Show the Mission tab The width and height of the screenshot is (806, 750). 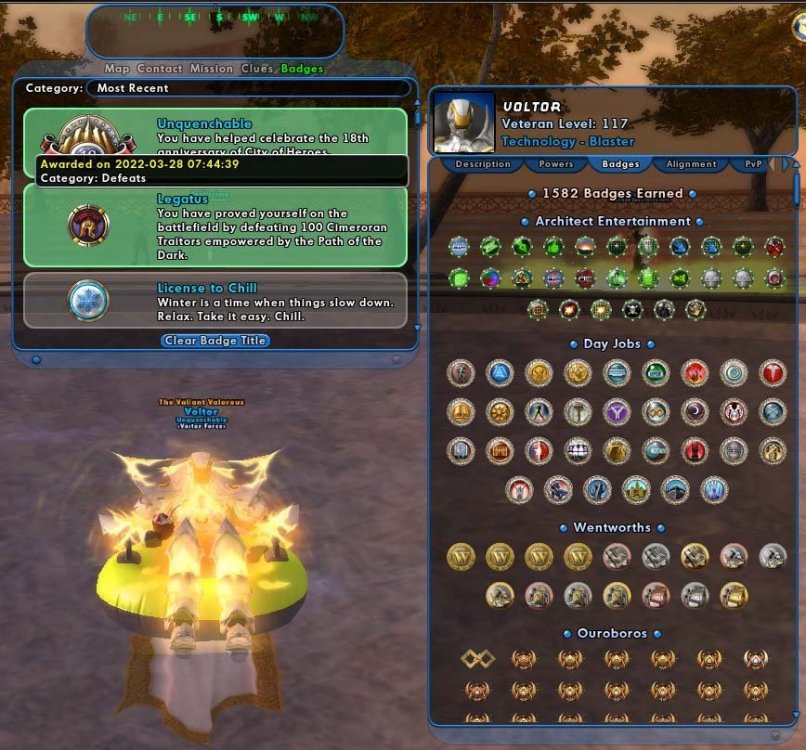click(211, 69)
